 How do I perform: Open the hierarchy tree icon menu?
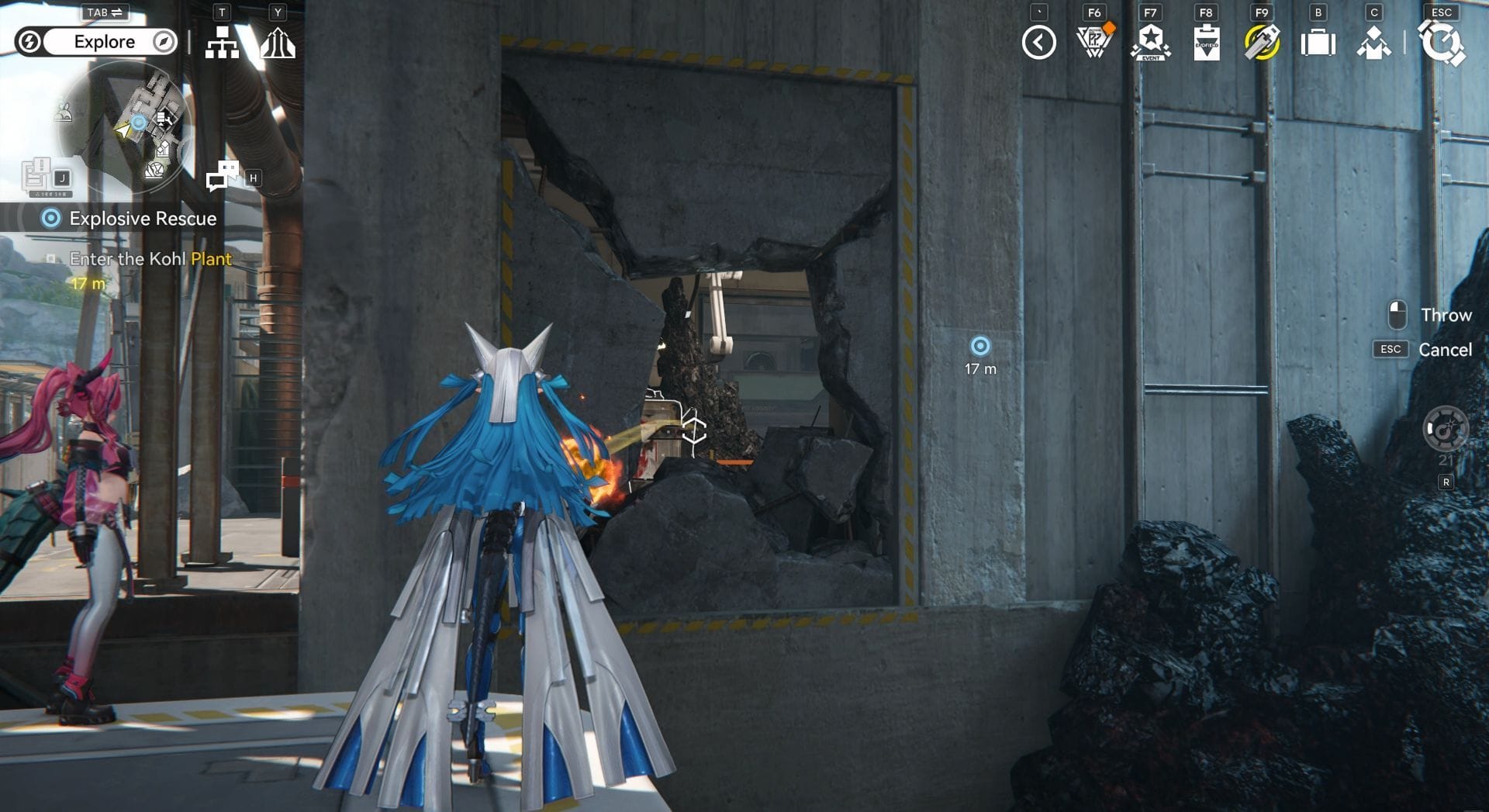(222, 43)
